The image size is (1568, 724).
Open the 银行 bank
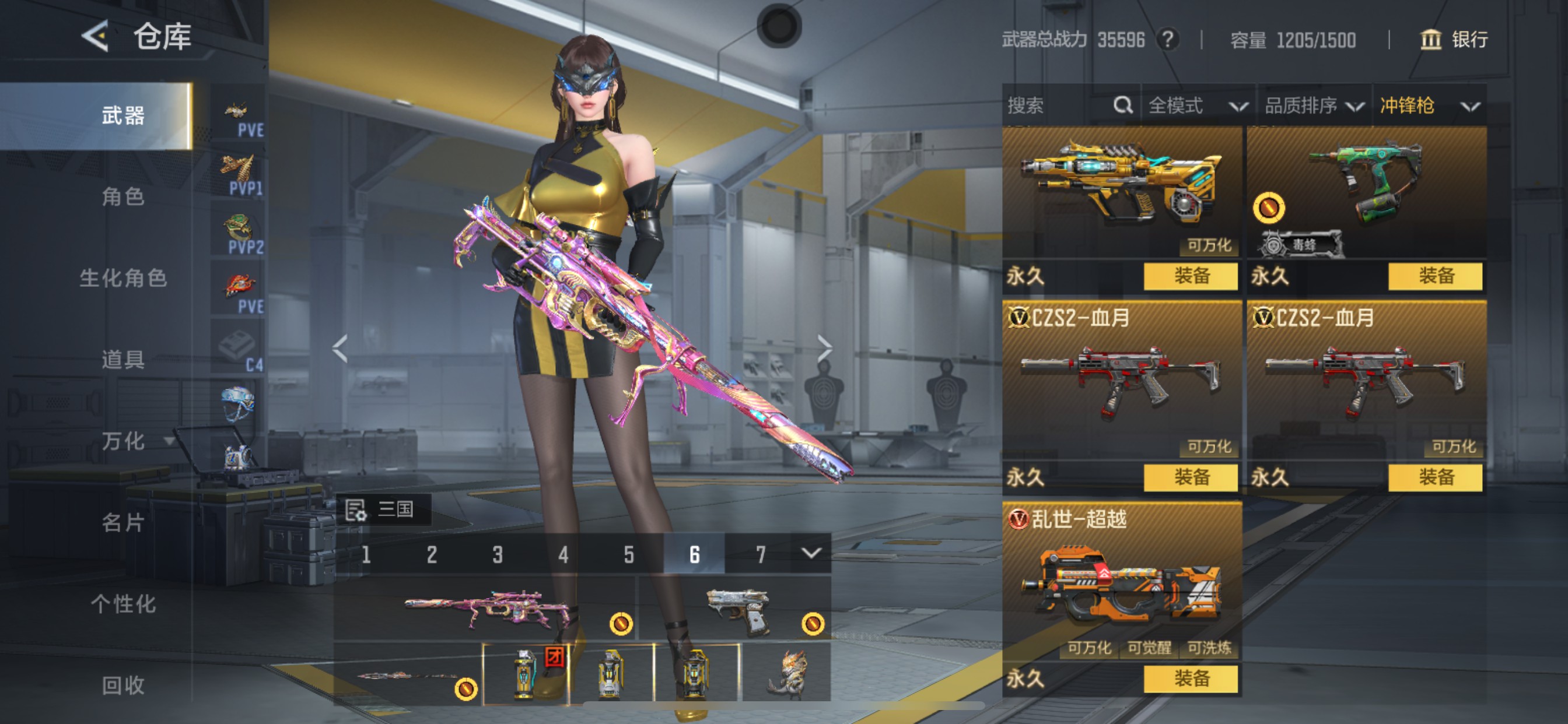click(x=1454, y=40)
